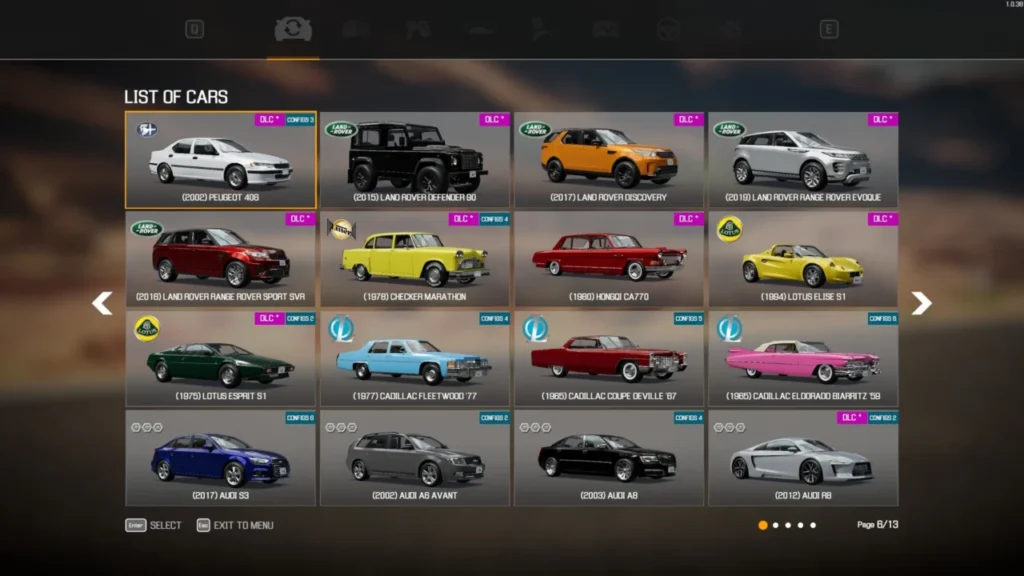Pick the red Hongqi CA770
1024x576 pixels.
(608, 259)
